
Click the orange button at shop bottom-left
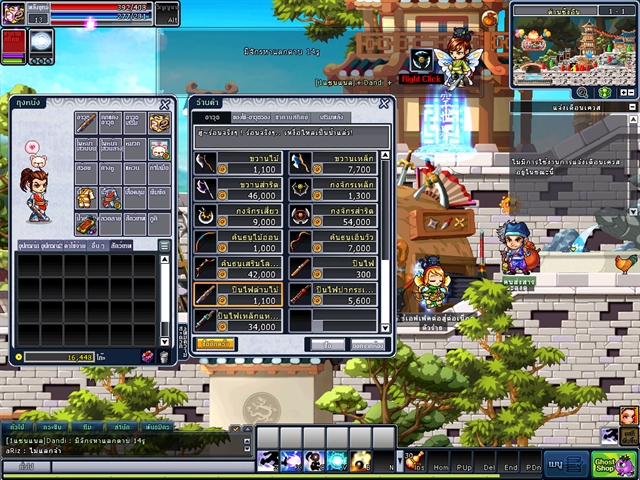click(215, 344)
